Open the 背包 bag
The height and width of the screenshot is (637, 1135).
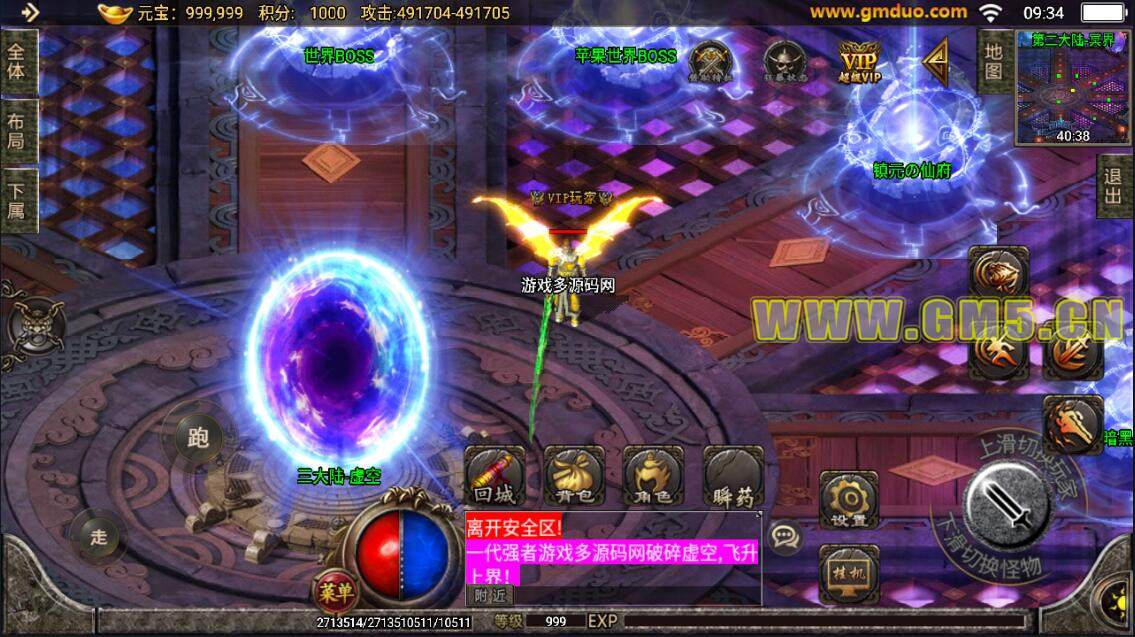[x=574, y=476]
